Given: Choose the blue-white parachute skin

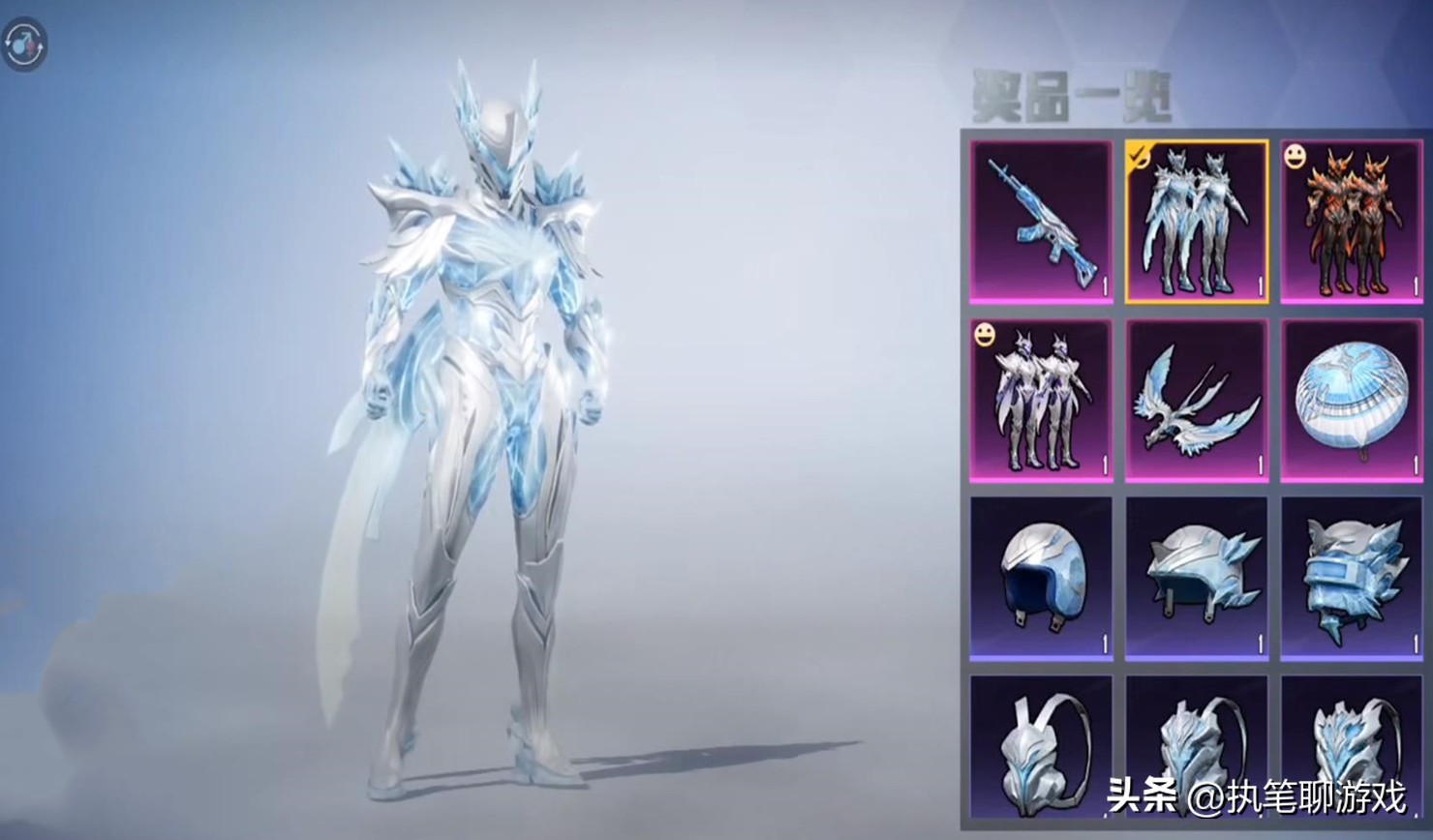Looking at the screenshot, I should coord(1352,400).
